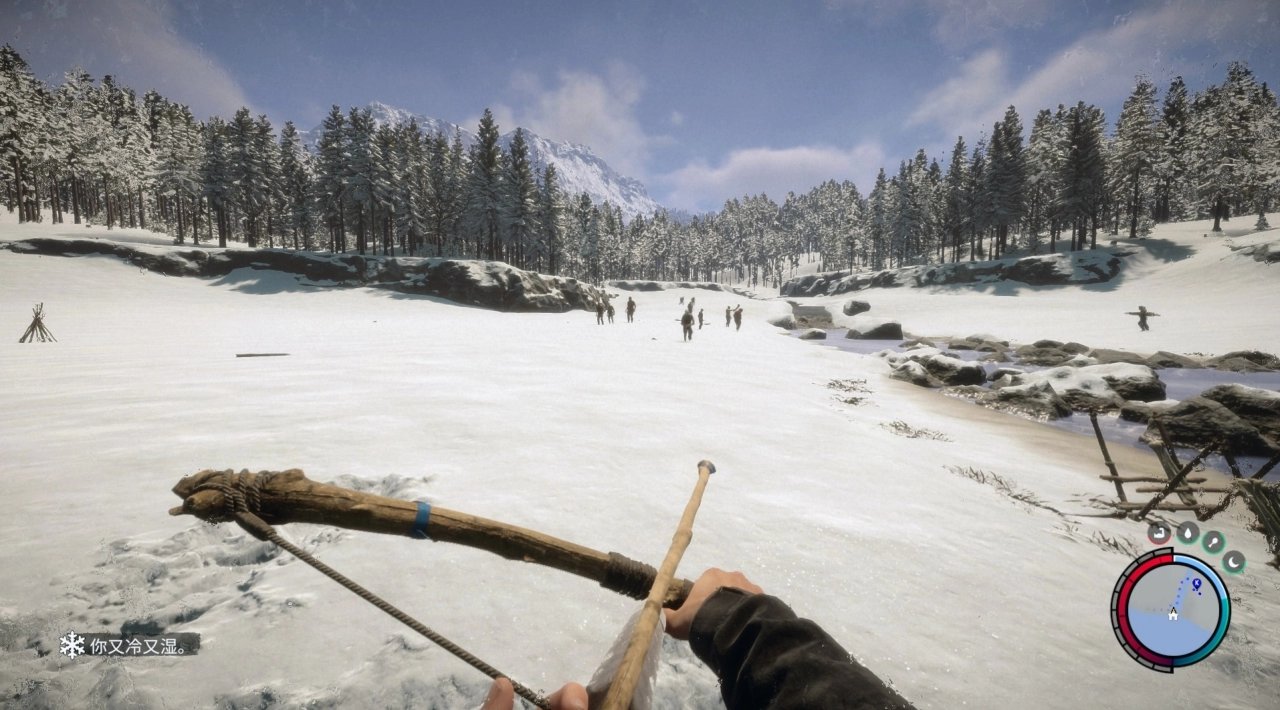Click the drumstick hunger icon
Image resolution: width=1280 pixels, height=710 pixels.
(x=1213, y=542)
